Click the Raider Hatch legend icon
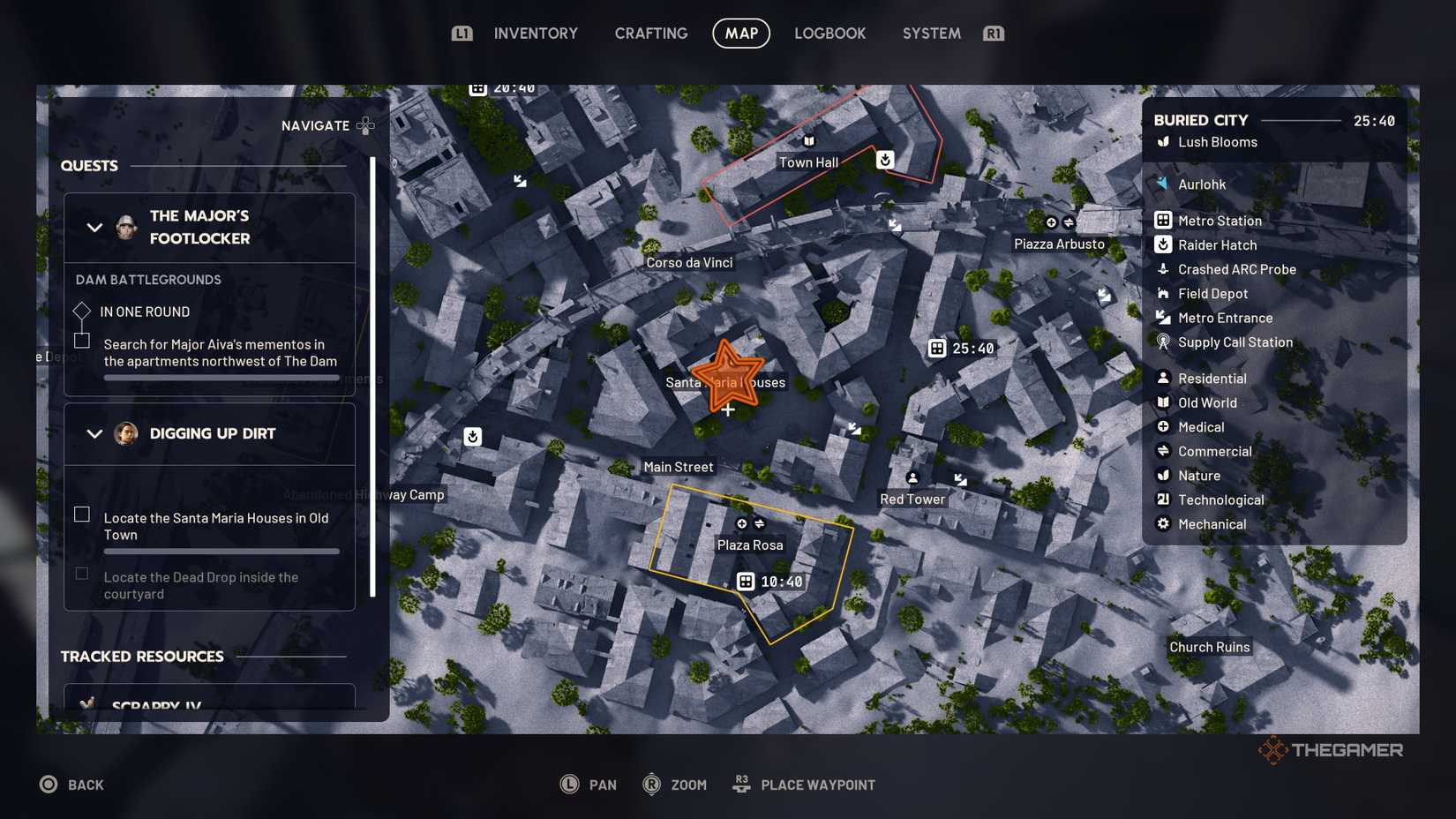 [1162, 244]
